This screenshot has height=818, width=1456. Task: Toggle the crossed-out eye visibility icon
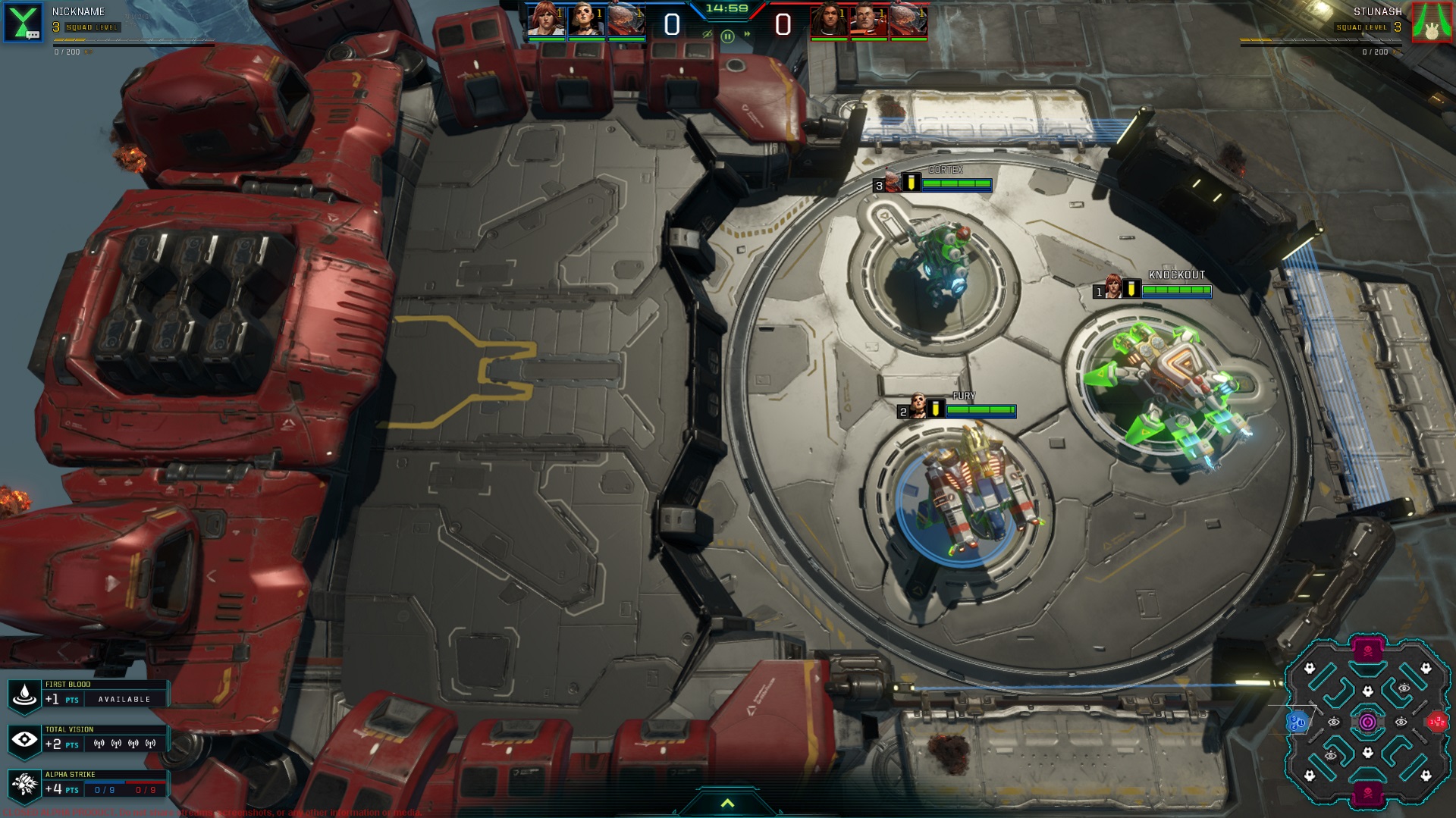click(708, 34)
